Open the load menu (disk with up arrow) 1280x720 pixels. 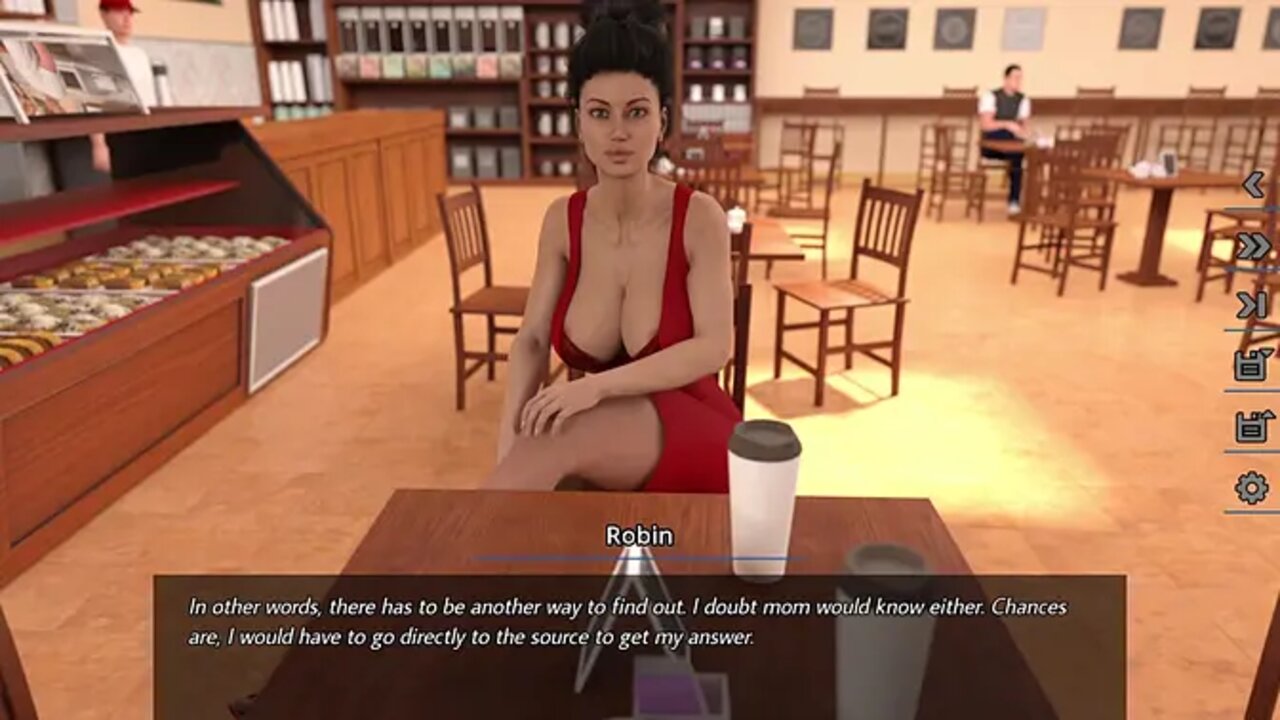click(x=1253, y=426)
